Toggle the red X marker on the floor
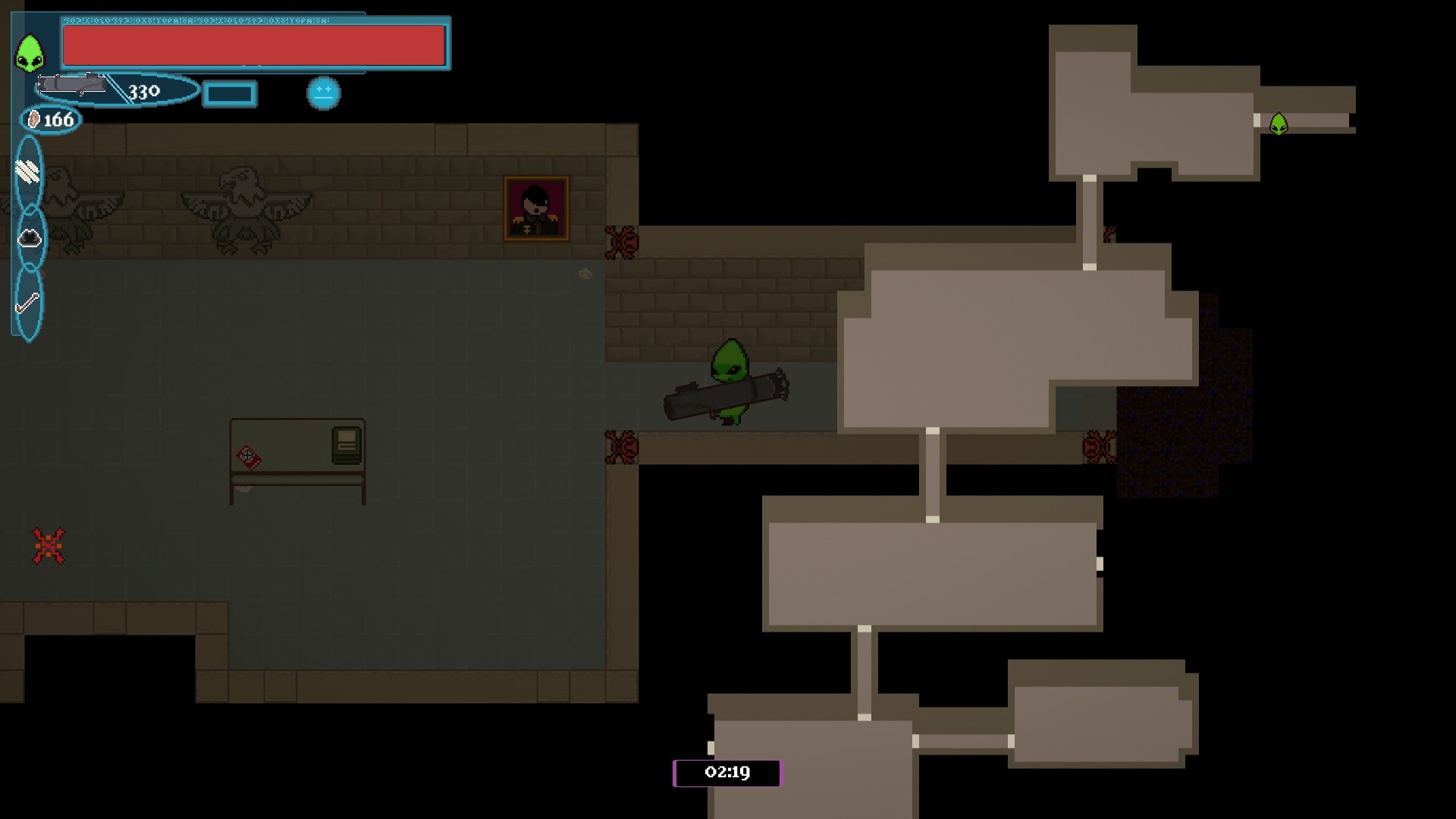Image resolution: width=1456 pixels, height=819 pixels. click(48, 544)
